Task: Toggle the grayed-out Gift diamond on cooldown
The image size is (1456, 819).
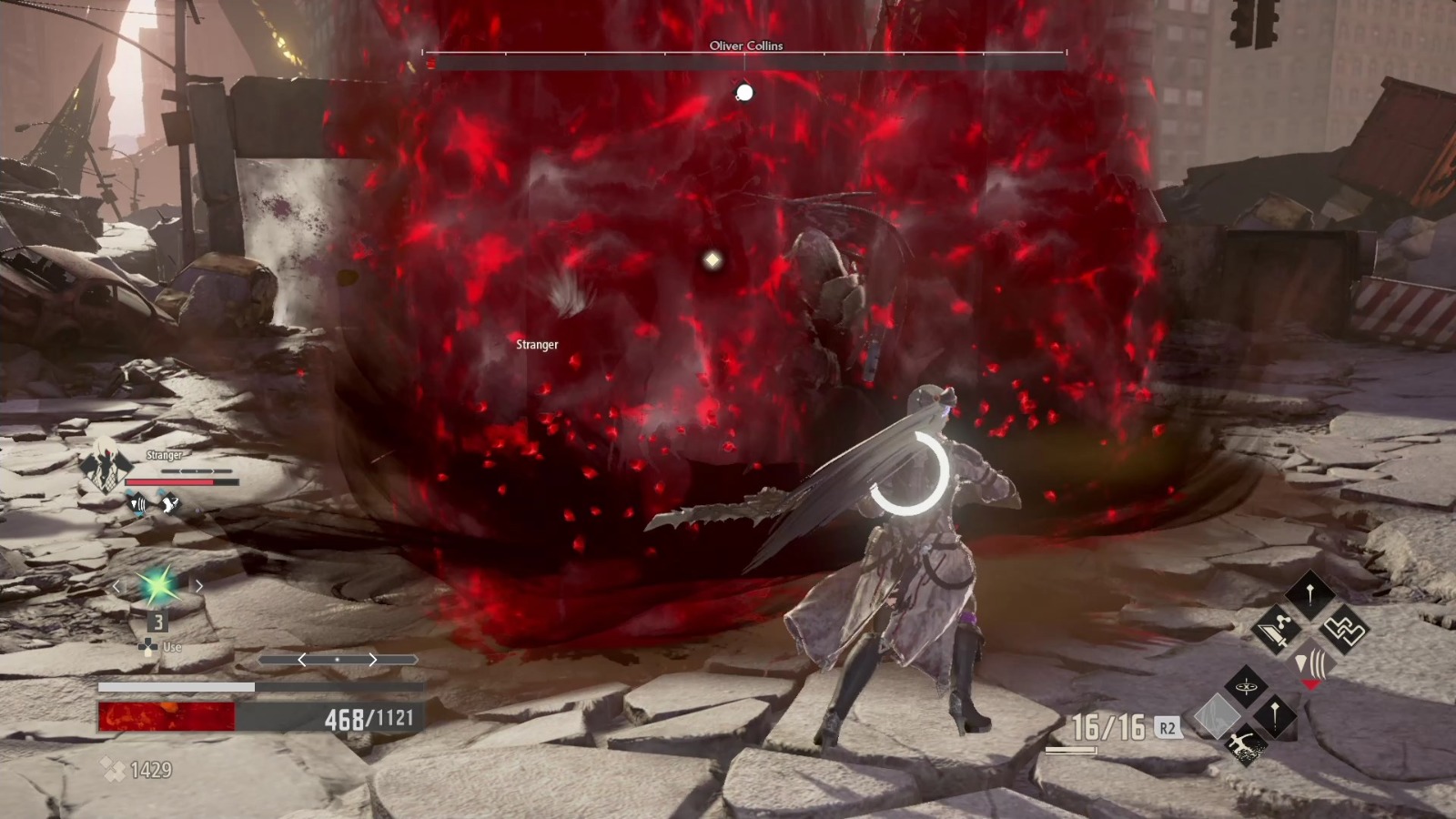Action: (x=1218, y=715)
